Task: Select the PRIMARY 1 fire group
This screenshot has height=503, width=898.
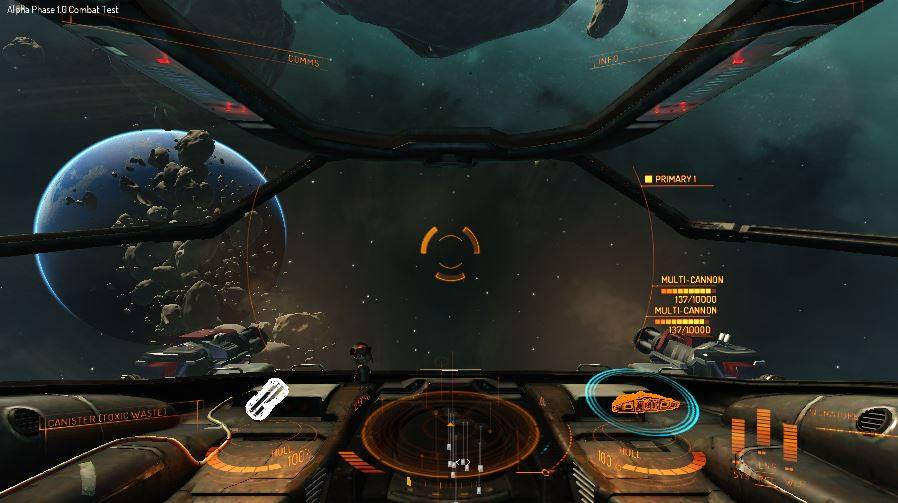Action: pos(677,179)
